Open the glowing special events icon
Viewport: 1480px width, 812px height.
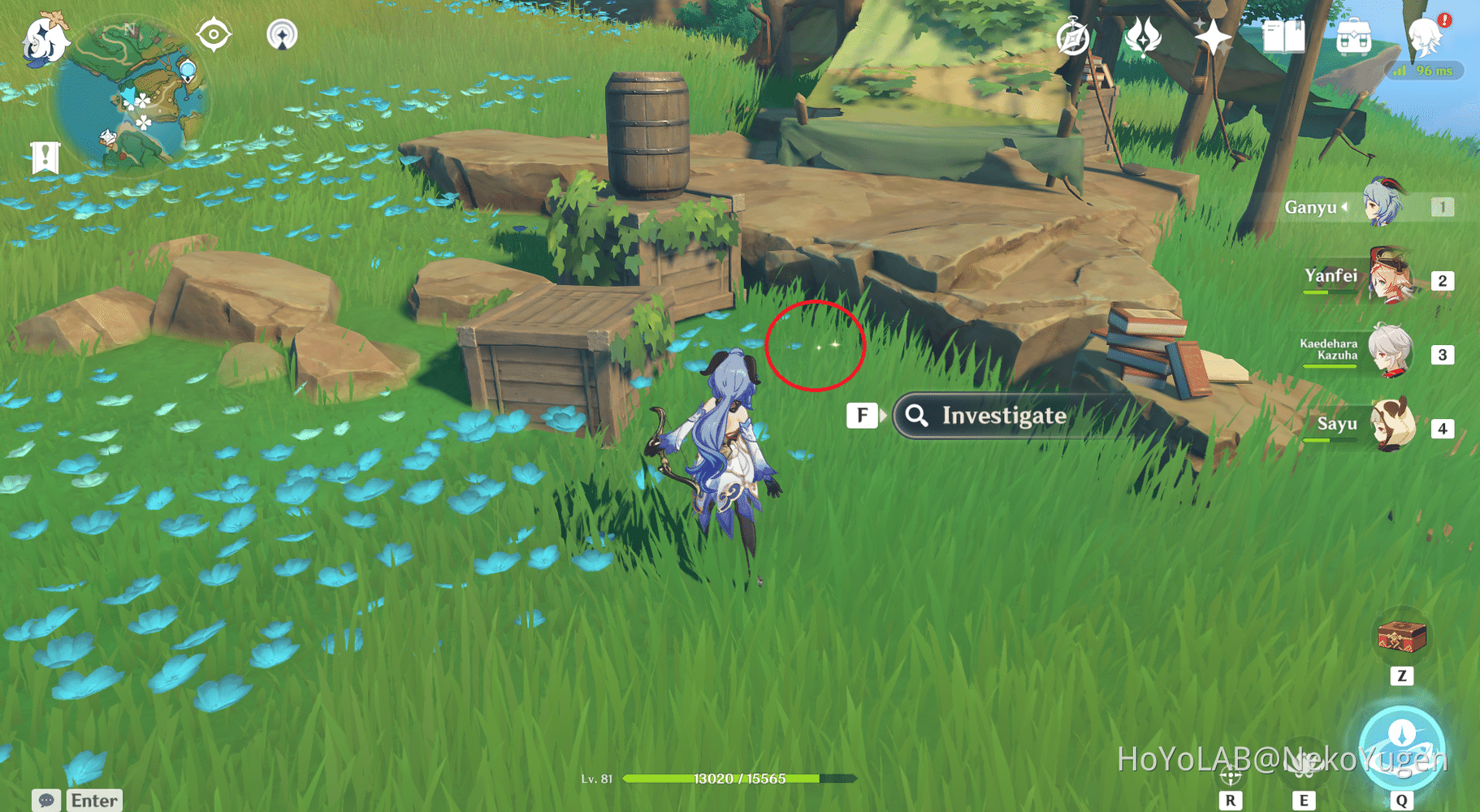click(1142, 37)
